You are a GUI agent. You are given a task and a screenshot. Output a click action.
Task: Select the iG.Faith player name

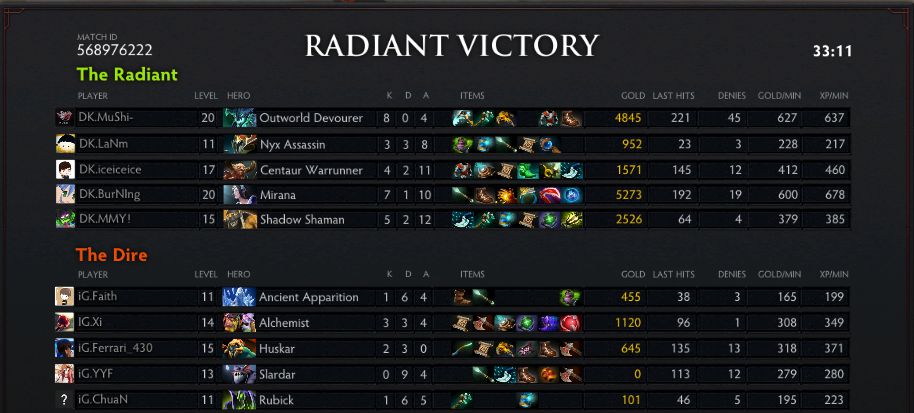pyautogui.click(x=98, y=297)
